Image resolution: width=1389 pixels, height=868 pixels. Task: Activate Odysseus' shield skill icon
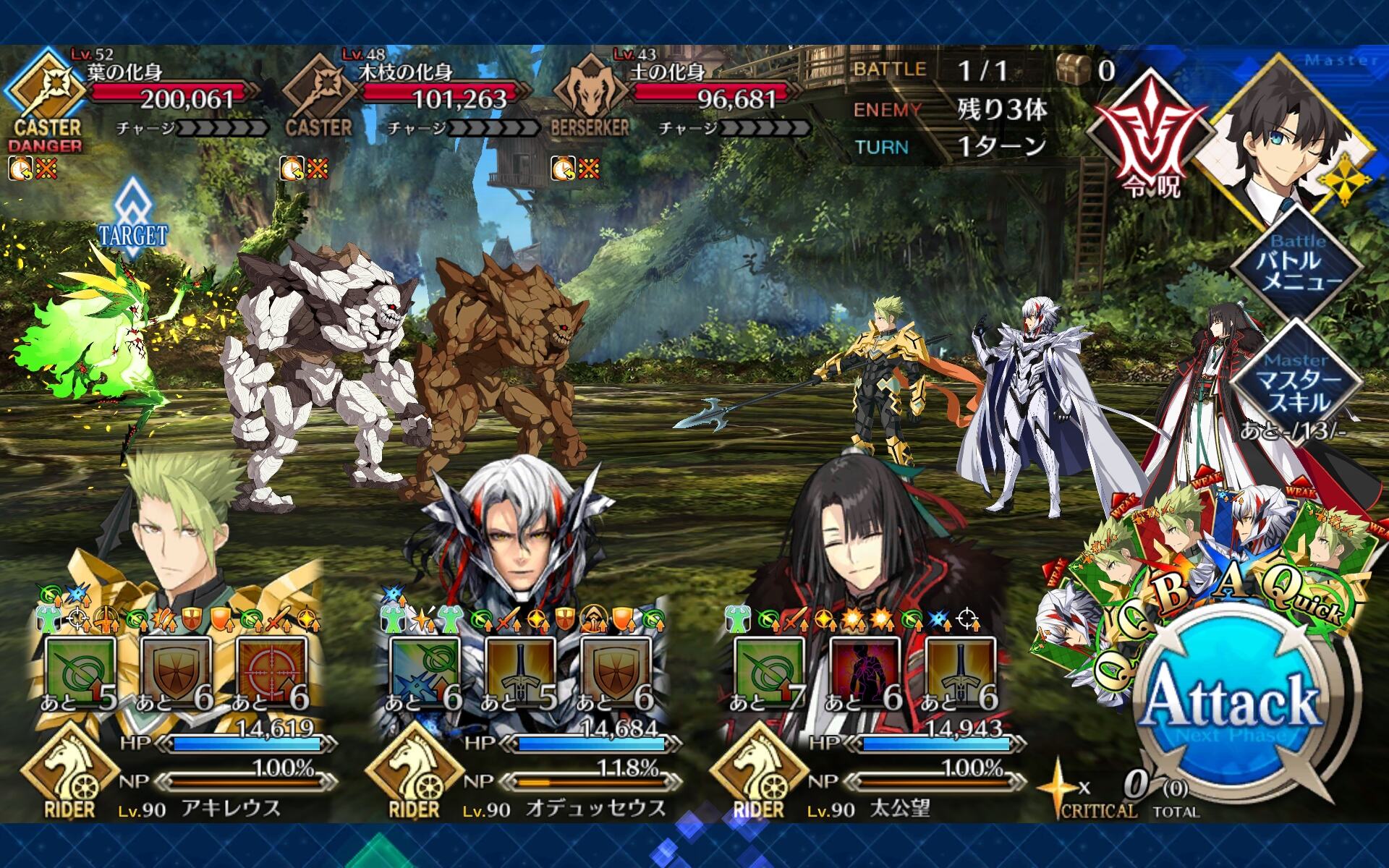click(x=616, y=674)
